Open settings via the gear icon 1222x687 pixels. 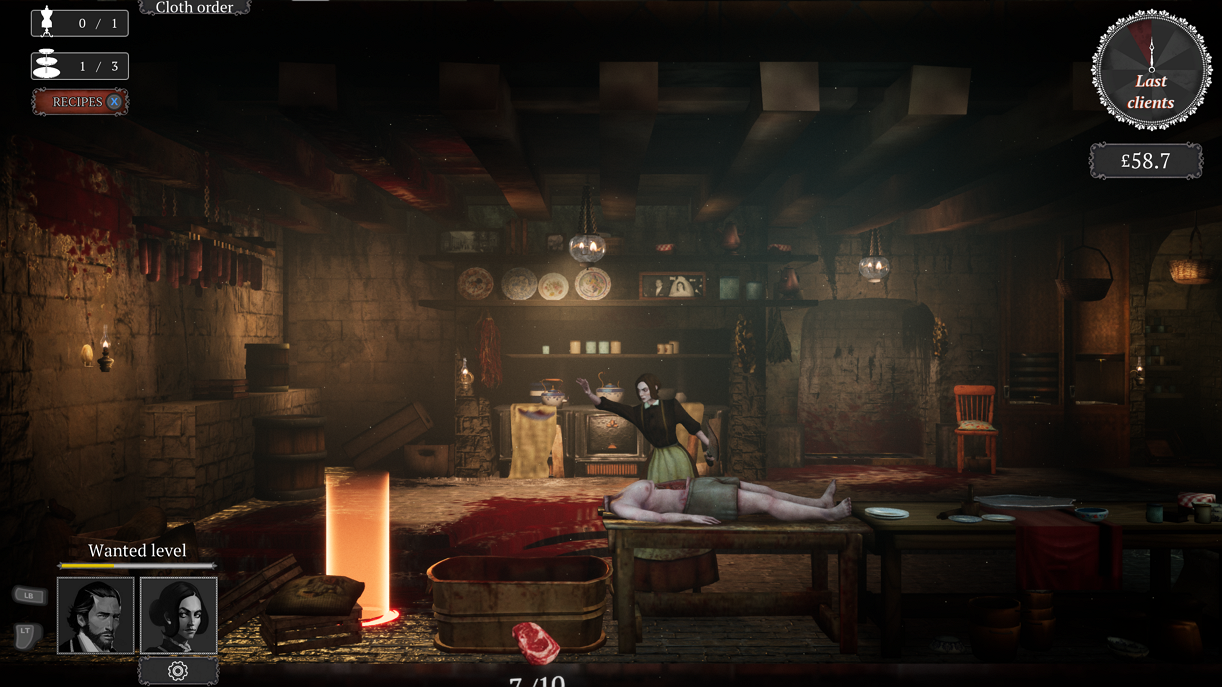pos(178,671)
